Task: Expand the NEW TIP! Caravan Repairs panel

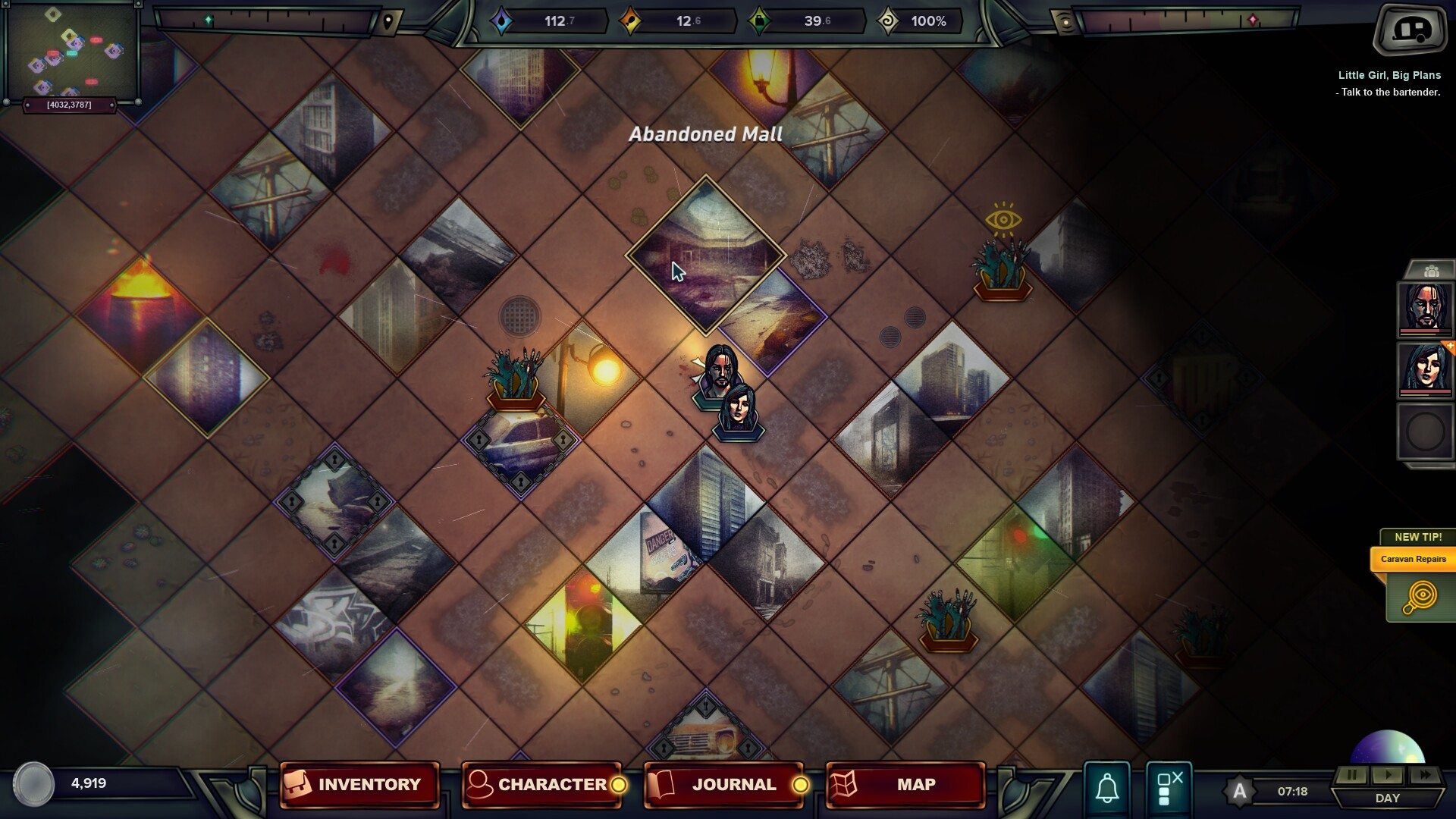Action: click(x=1415, y=559)
